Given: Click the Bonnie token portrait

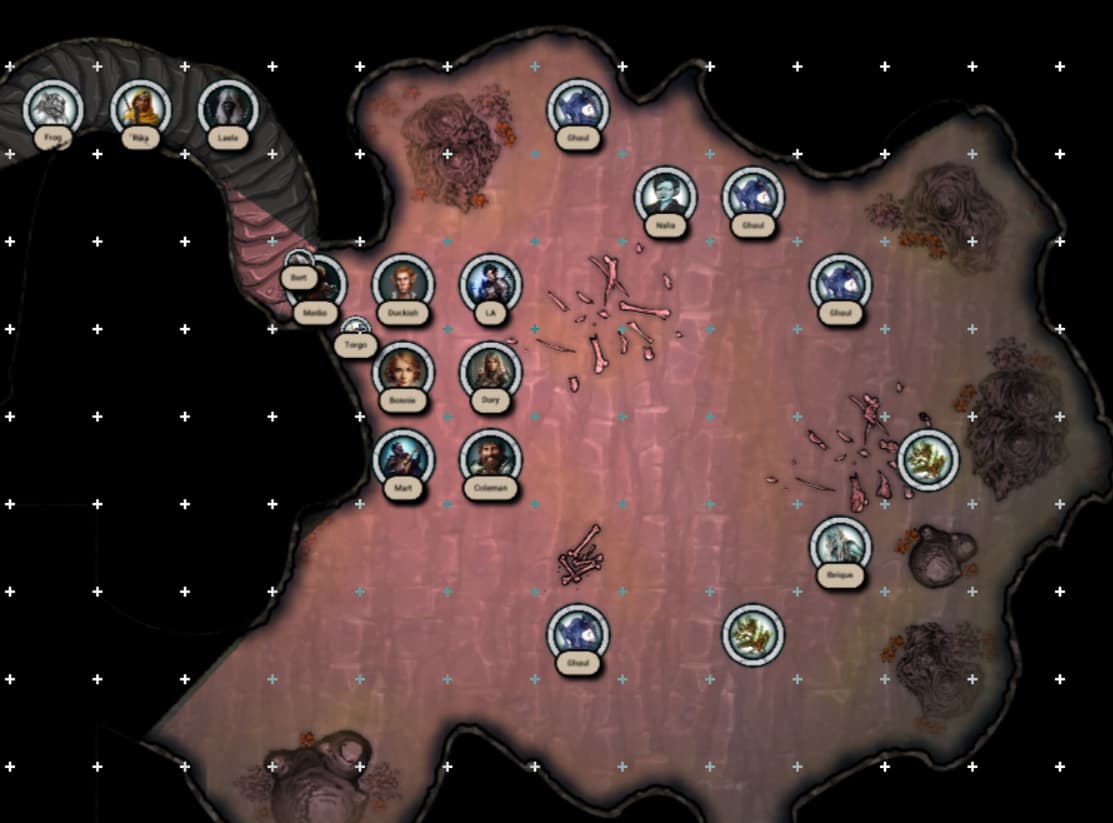Looking at the screenshot, I should (403, 371).
